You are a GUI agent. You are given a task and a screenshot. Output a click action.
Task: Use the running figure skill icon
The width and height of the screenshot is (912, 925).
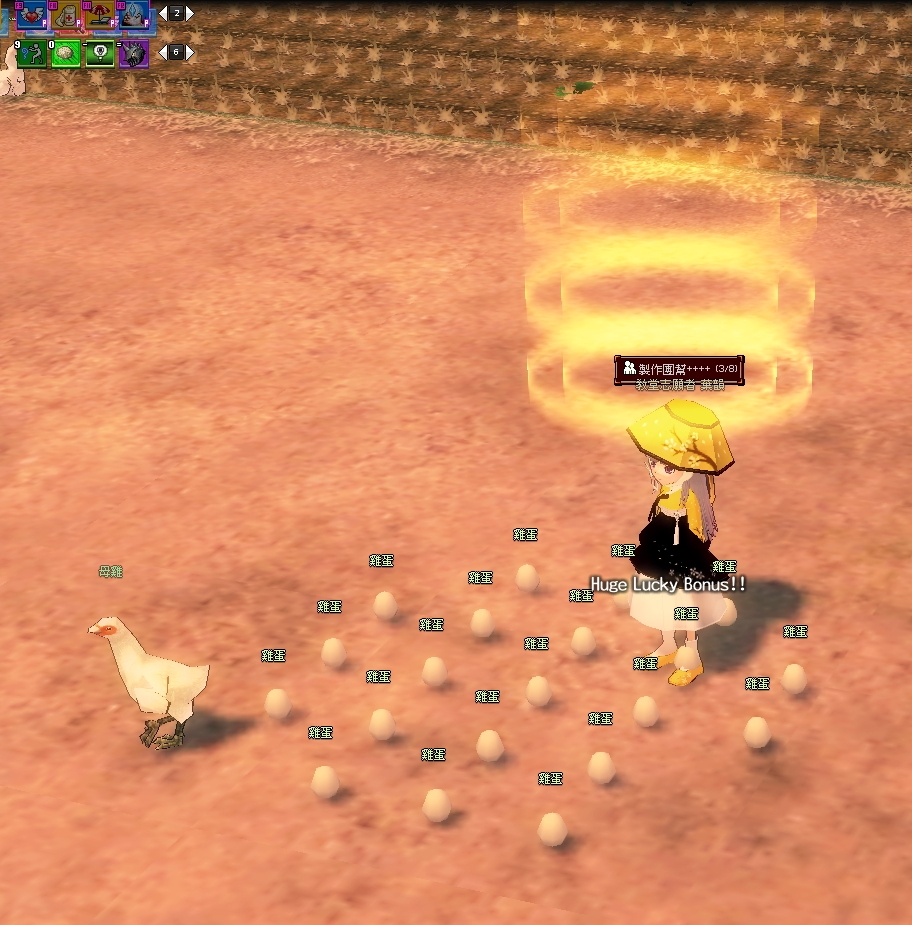[x=32, y=53]
